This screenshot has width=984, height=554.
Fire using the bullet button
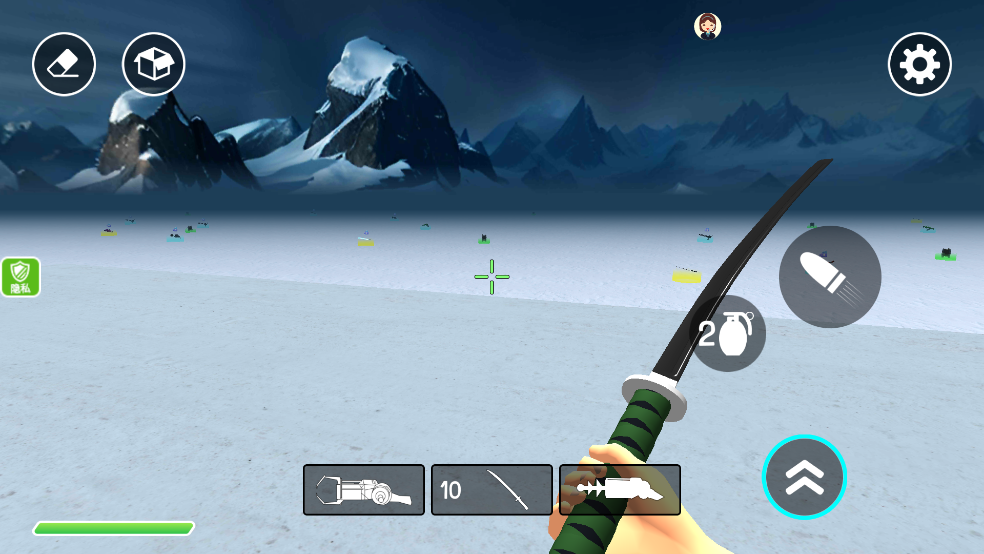829,277
